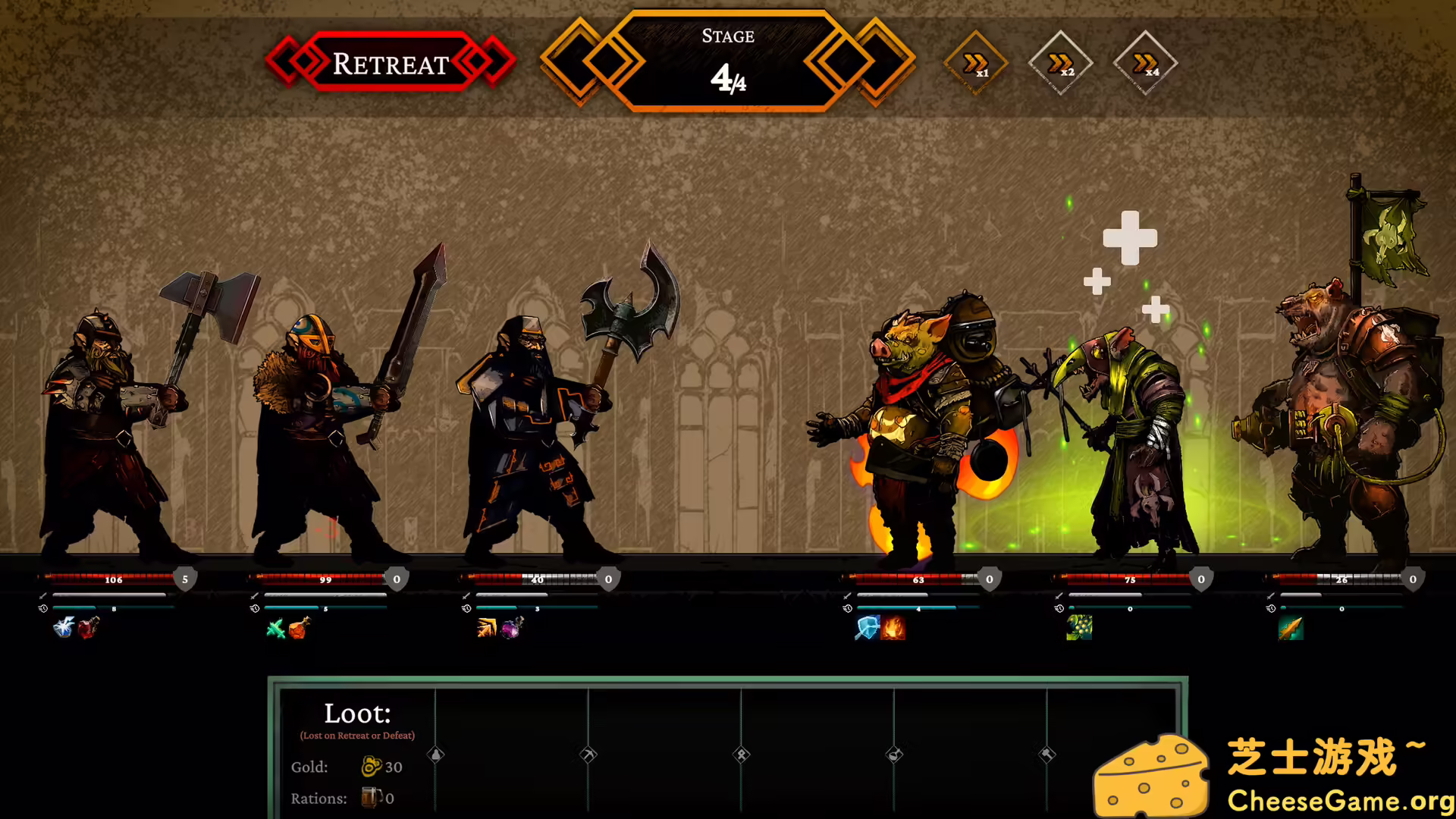Expand the flask loot slot divider
Screen dimensions: 1456x819
(x=893, y=754)
